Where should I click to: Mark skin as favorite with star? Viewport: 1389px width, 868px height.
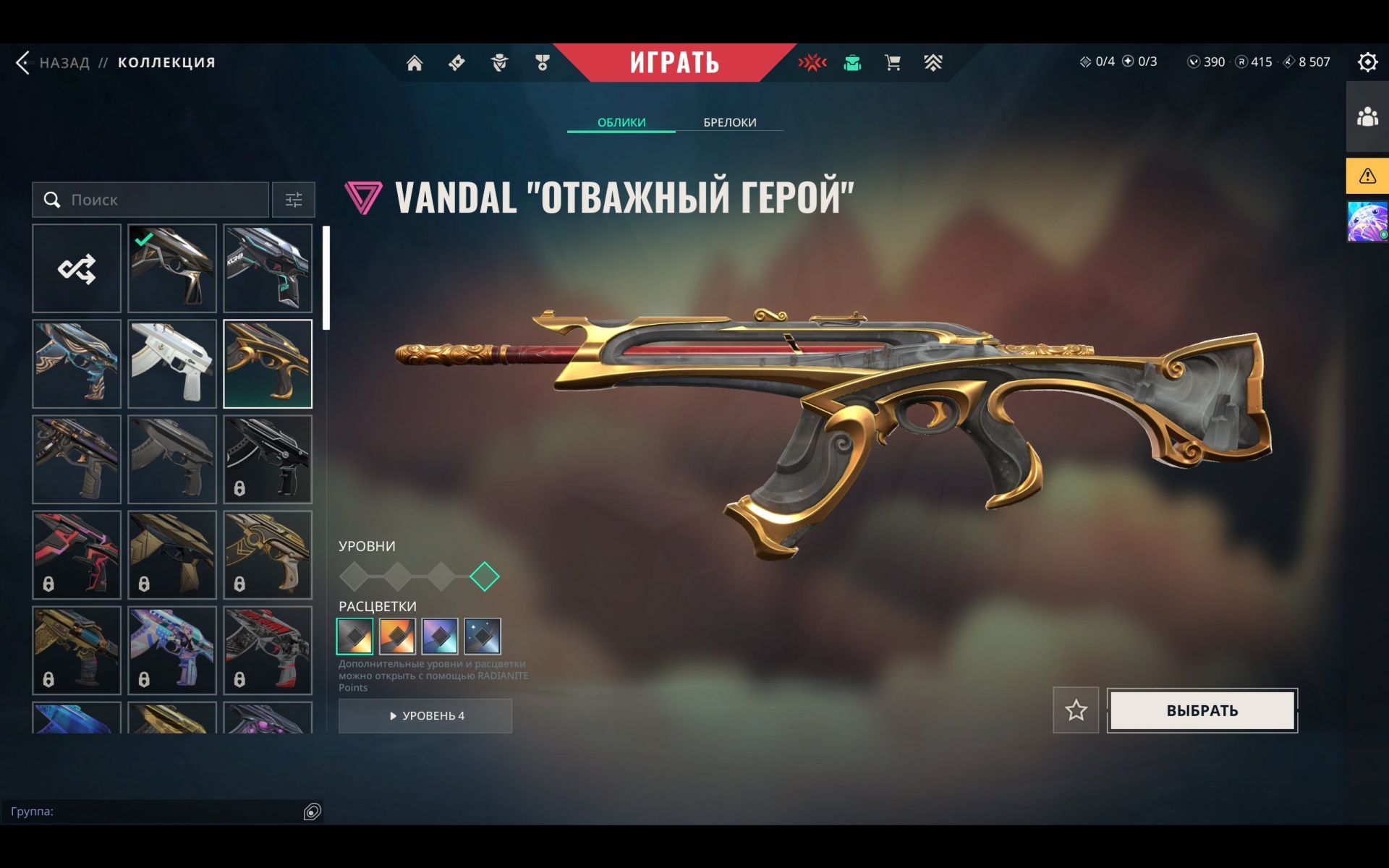1076,710
